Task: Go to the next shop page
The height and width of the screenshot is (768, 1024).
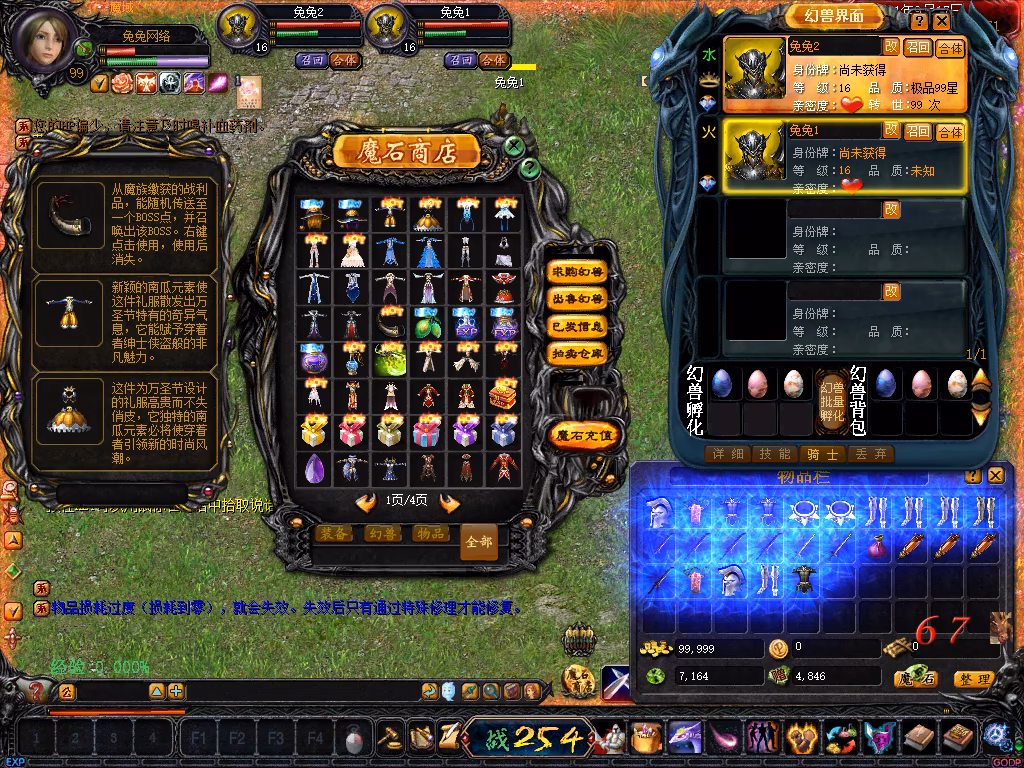Action: tap(450, 502)
